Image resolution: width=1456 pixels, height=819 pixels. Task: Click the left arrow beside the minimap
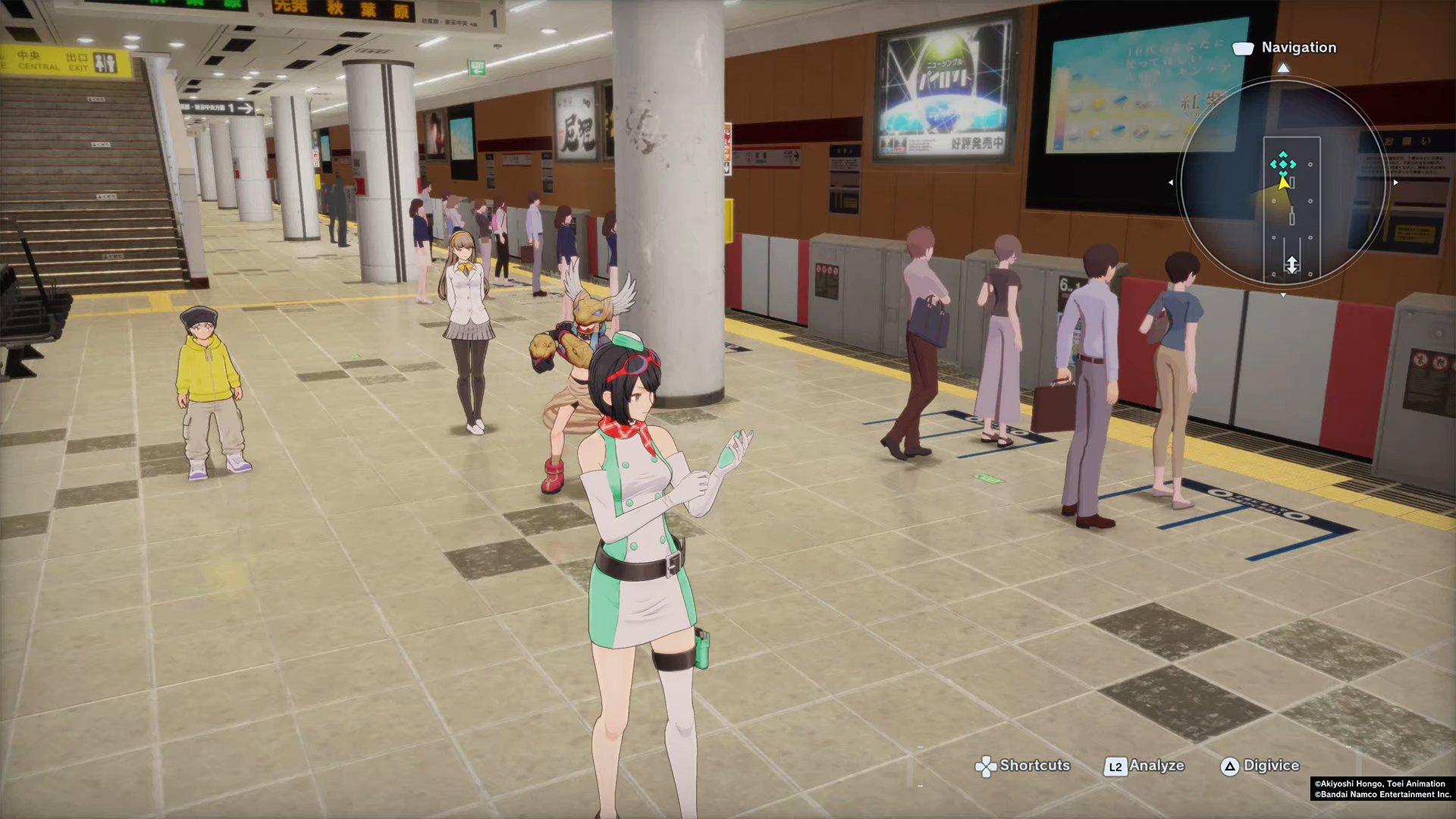(x=1171, y=182)
